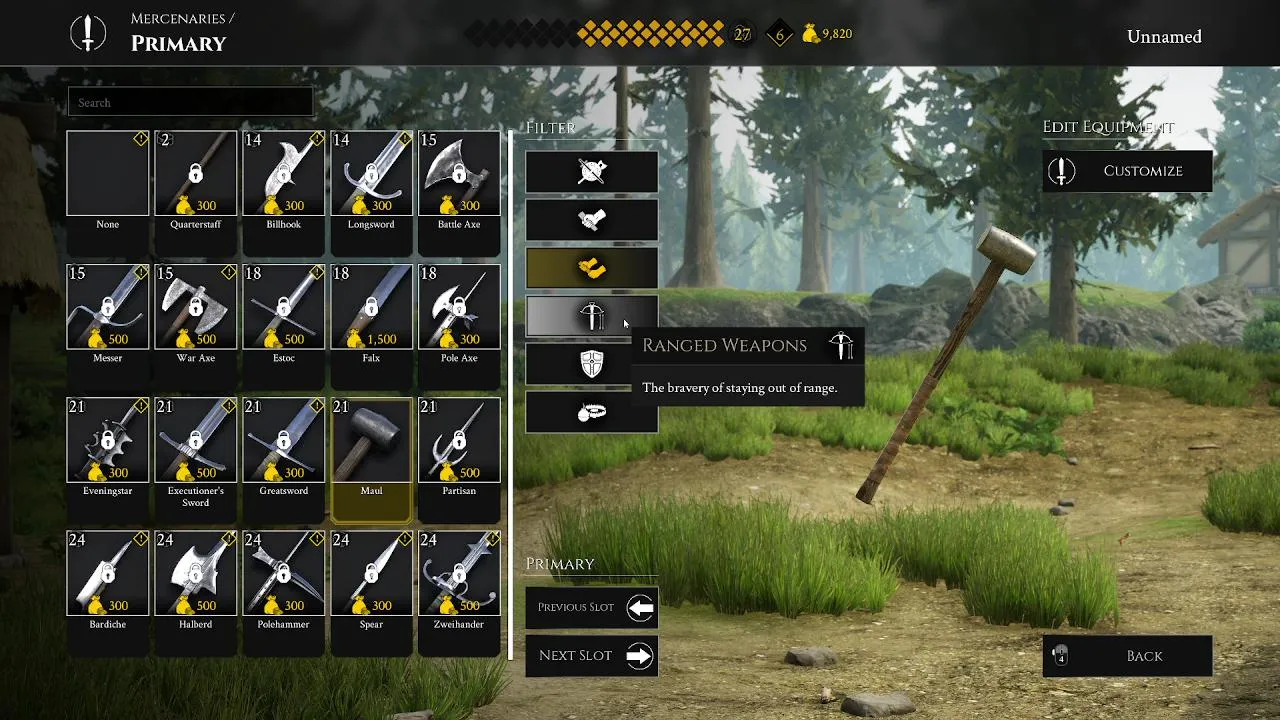Click the weapon Search field
This screenshot has width=1280, height=720.
[190, 102]
